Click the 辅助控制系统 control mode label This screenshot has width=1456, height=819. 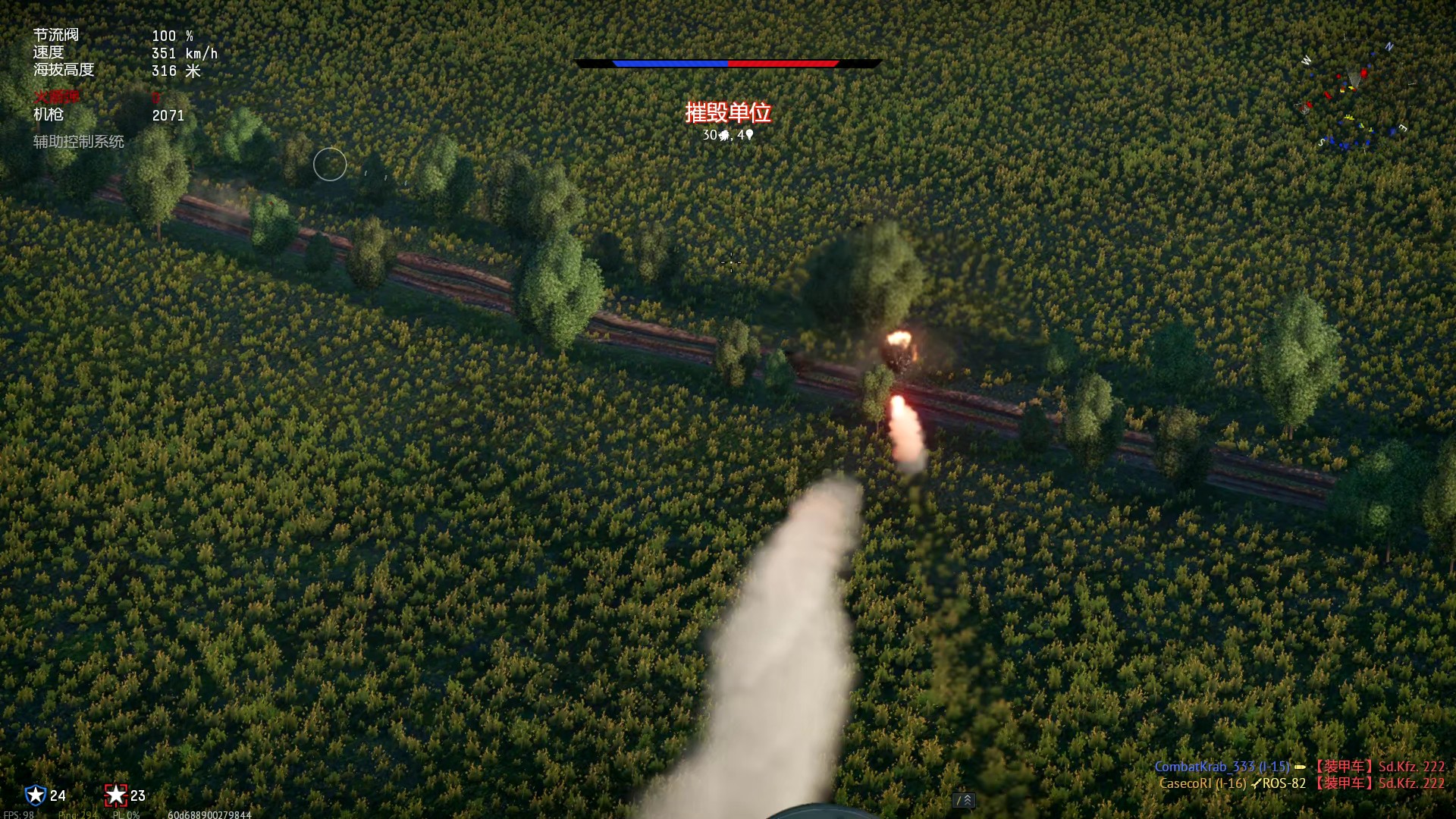click(78, 142)
